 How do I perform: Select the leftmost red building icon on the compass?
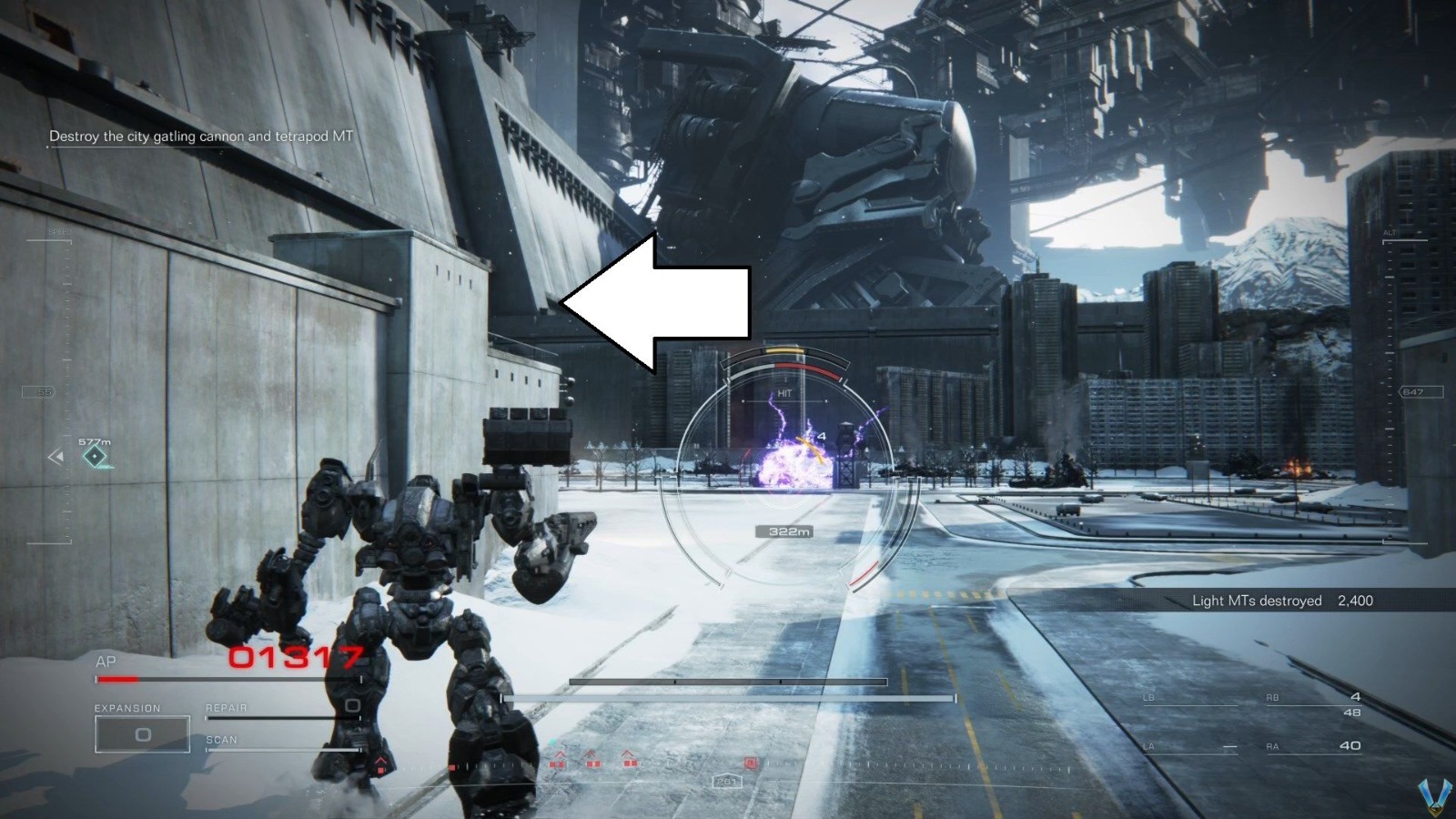tap(559, 763)
